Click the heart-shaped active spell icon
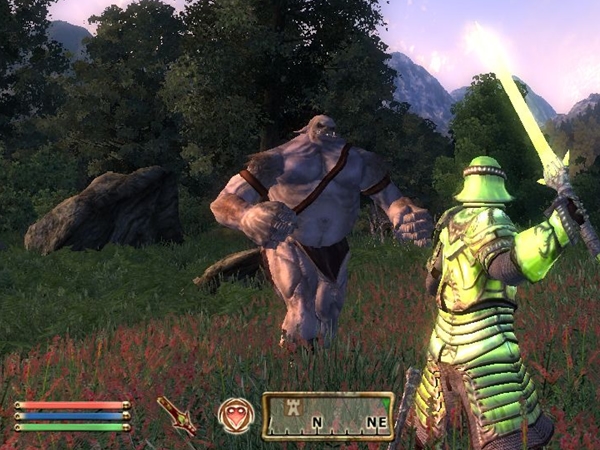This screenshot has height=450, width=600. tap(236, 415)
